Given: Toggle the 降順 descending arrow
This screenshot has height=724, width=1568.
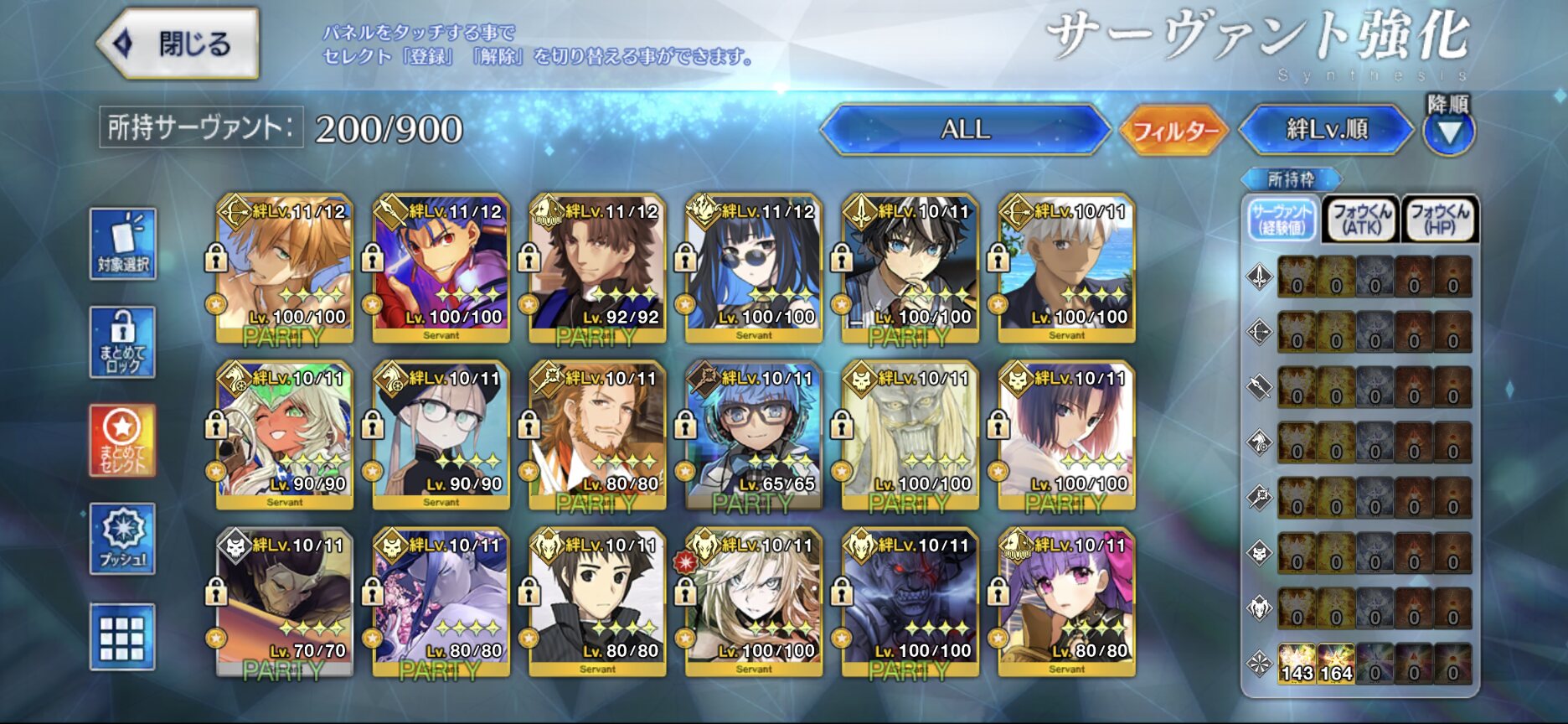Looking at the screenshot, I should click(x=1449, y=132).
